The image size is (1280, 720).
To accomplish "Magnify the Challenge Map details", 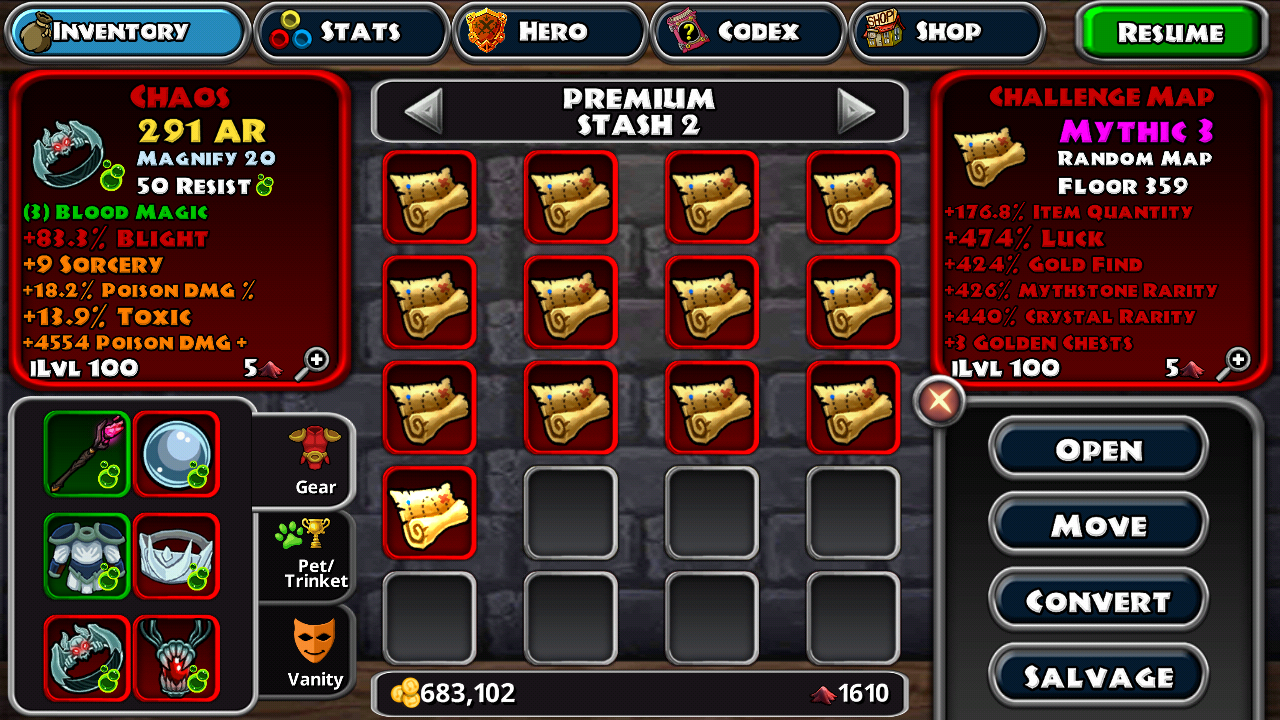I will coord(1237,362).
